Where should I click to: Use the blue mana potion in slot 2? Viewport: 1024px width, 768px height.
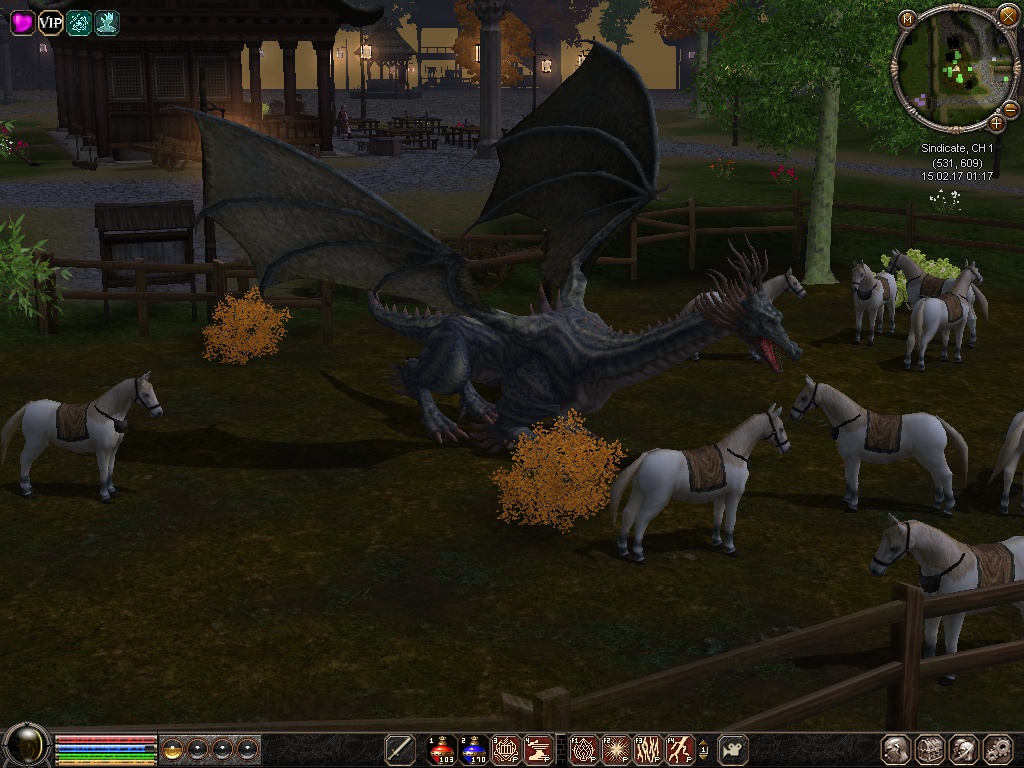[474, 749]
